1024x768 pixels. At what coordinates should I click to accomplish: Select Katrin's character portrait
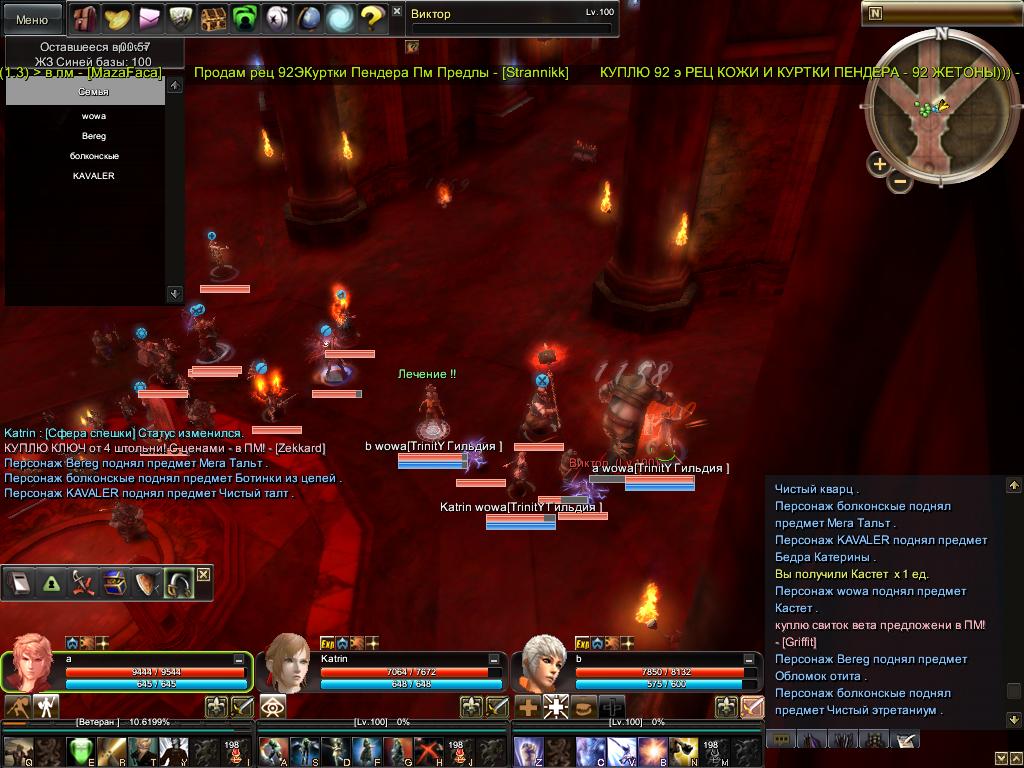coord(287,662)
